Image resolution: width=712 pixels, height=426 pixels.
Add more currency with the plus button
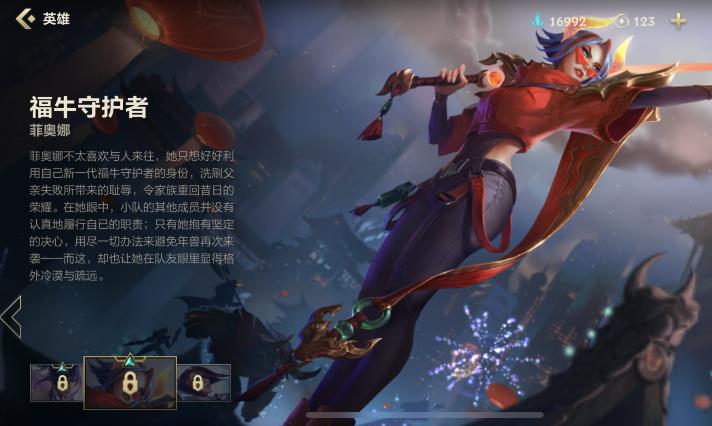point(679,20)
